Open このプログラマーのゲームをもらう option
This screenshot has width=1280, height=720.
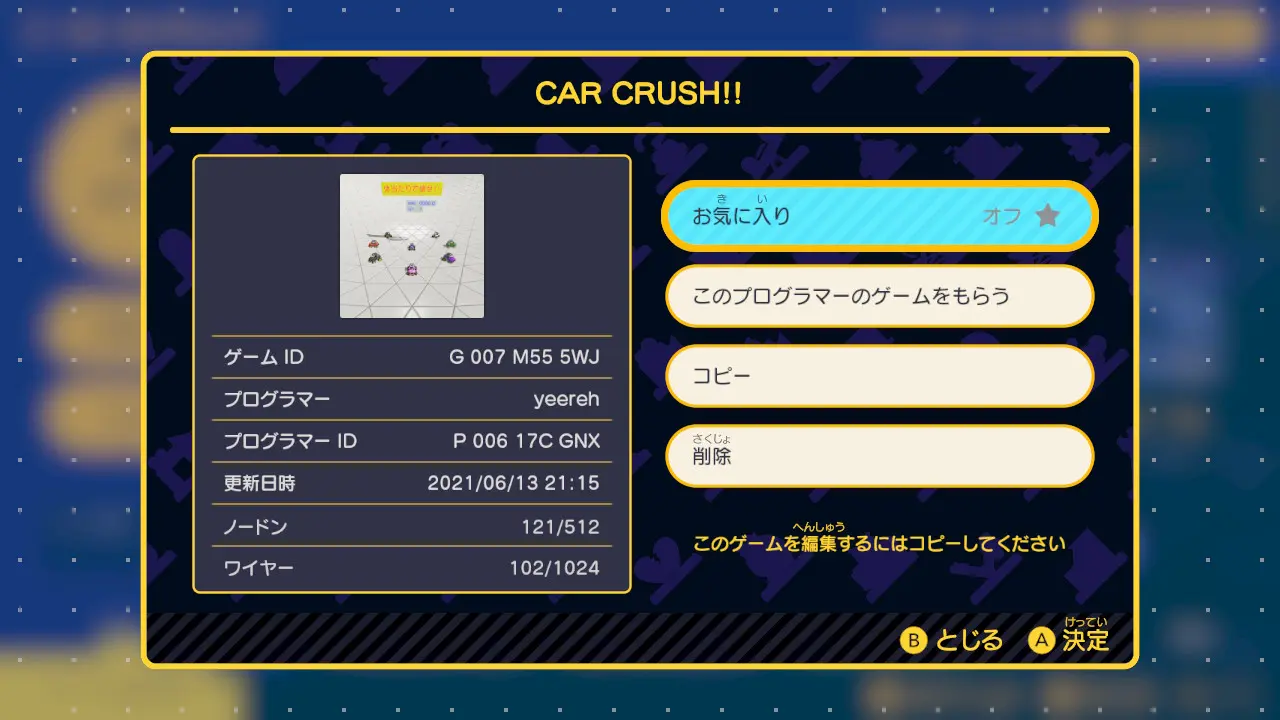tap(879, 296)
